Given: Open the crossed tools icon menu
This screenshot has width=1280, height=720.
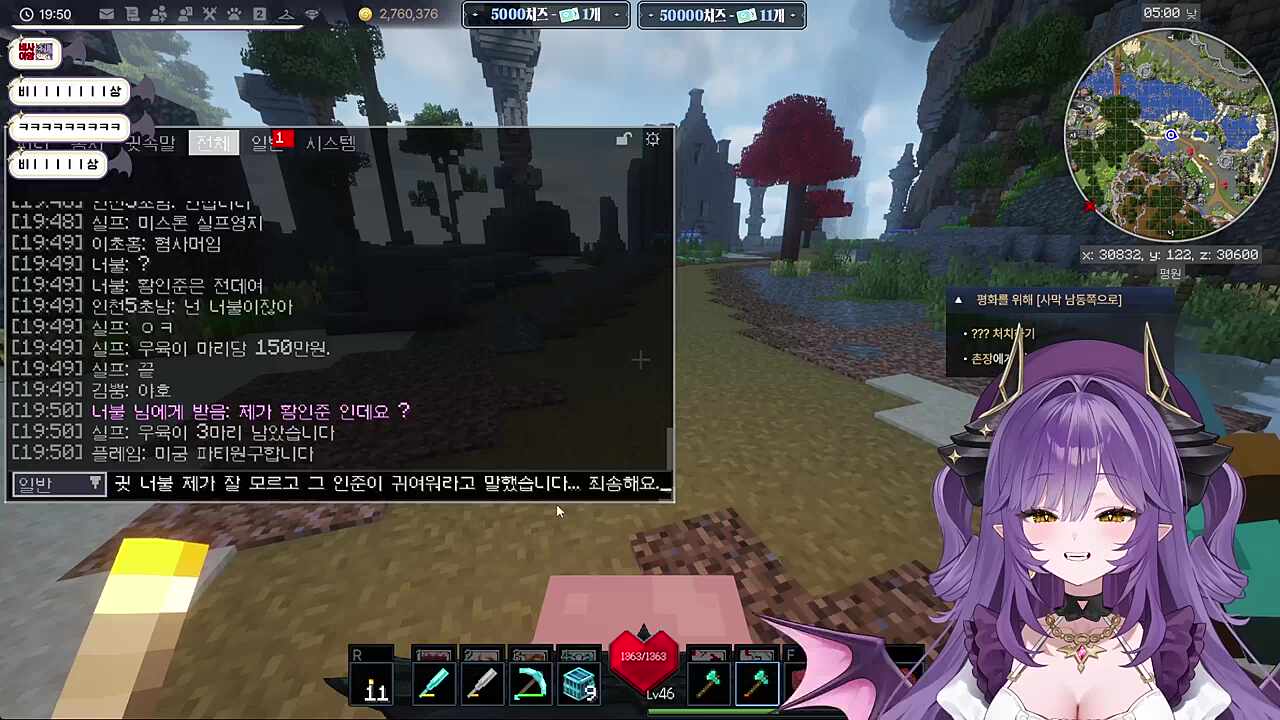Looking at the screenshot, I should 209,14.
